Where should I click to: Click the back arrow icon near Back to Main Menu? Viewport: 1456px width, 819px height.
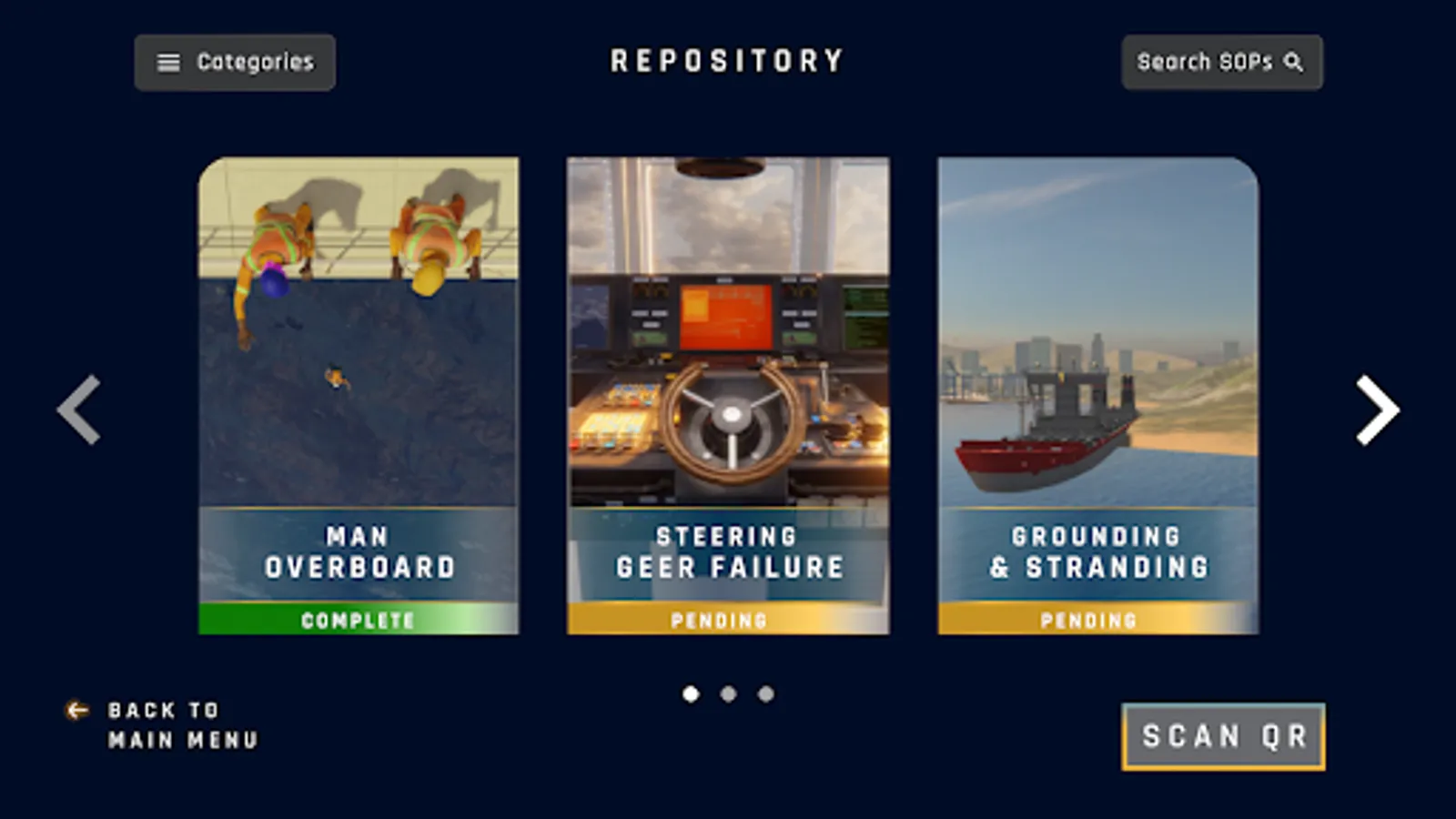(75, 711)
